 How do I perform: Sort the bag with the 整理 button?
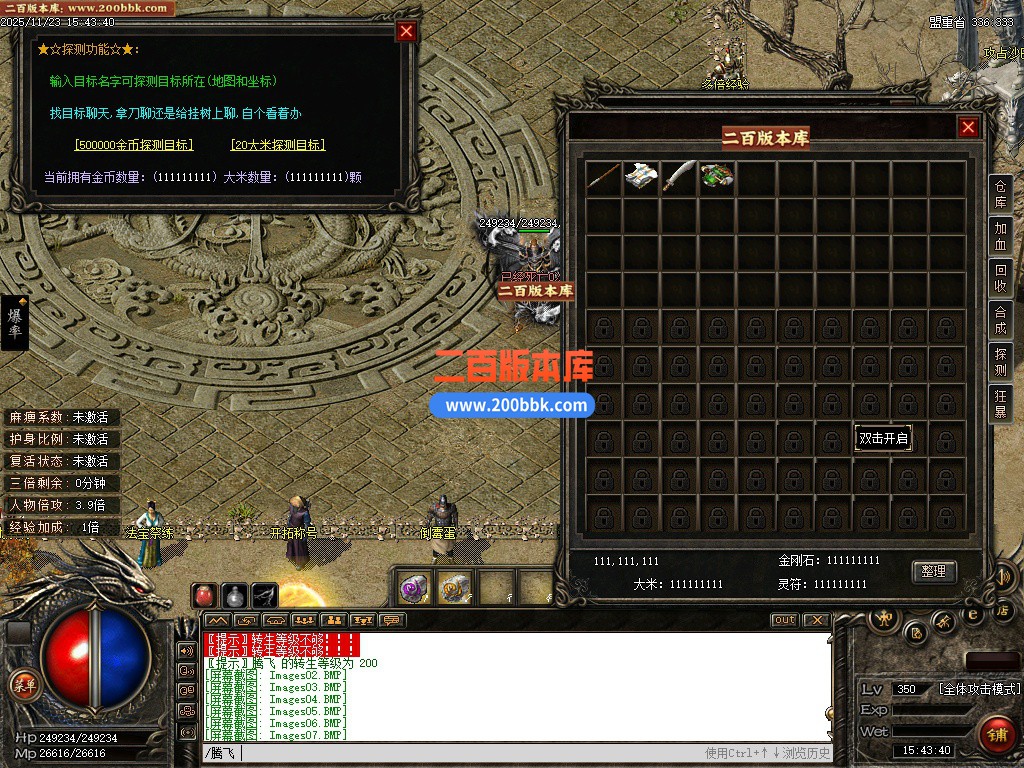[934, 571]
